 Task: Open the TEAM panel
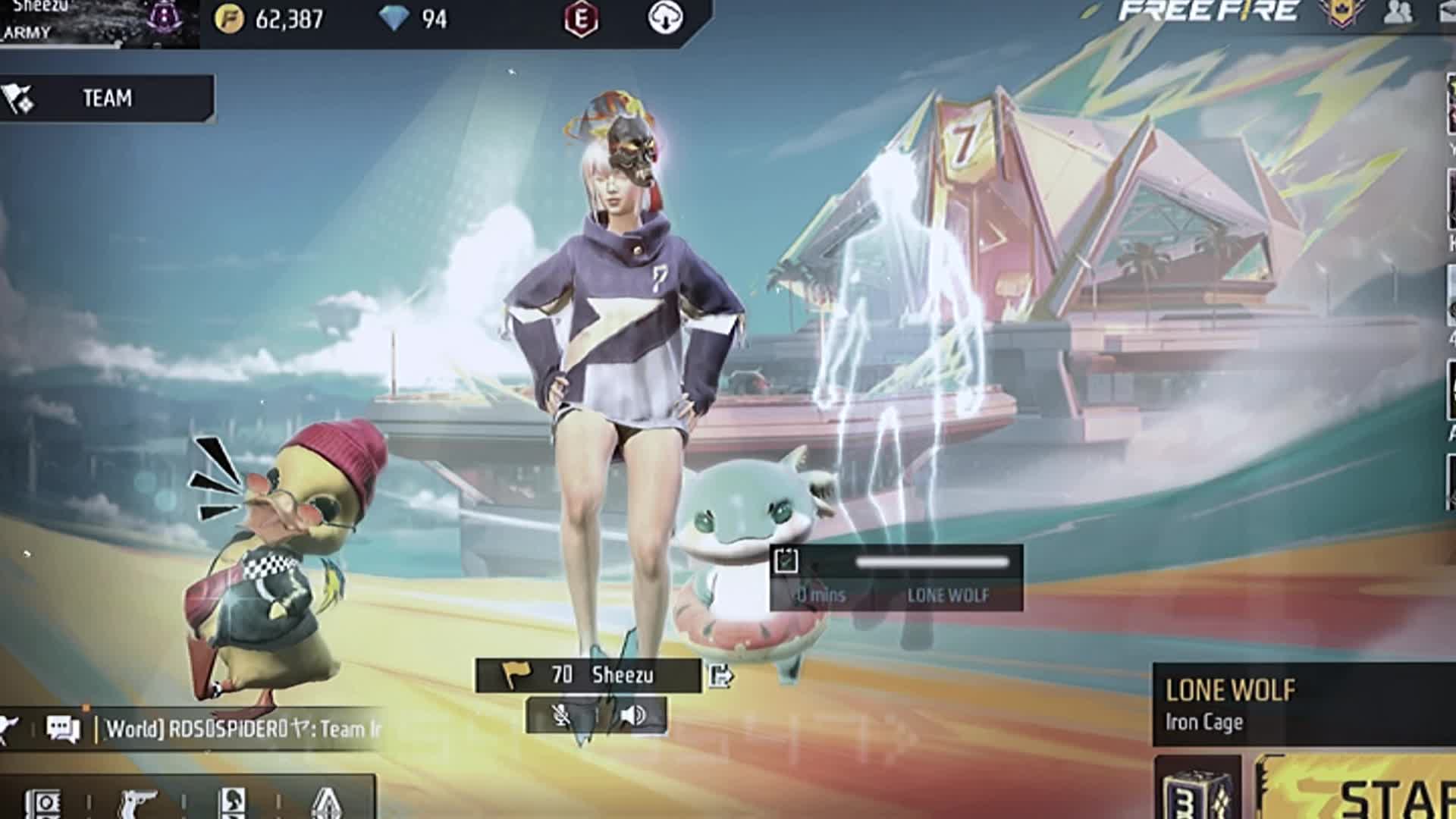(106, 99)
